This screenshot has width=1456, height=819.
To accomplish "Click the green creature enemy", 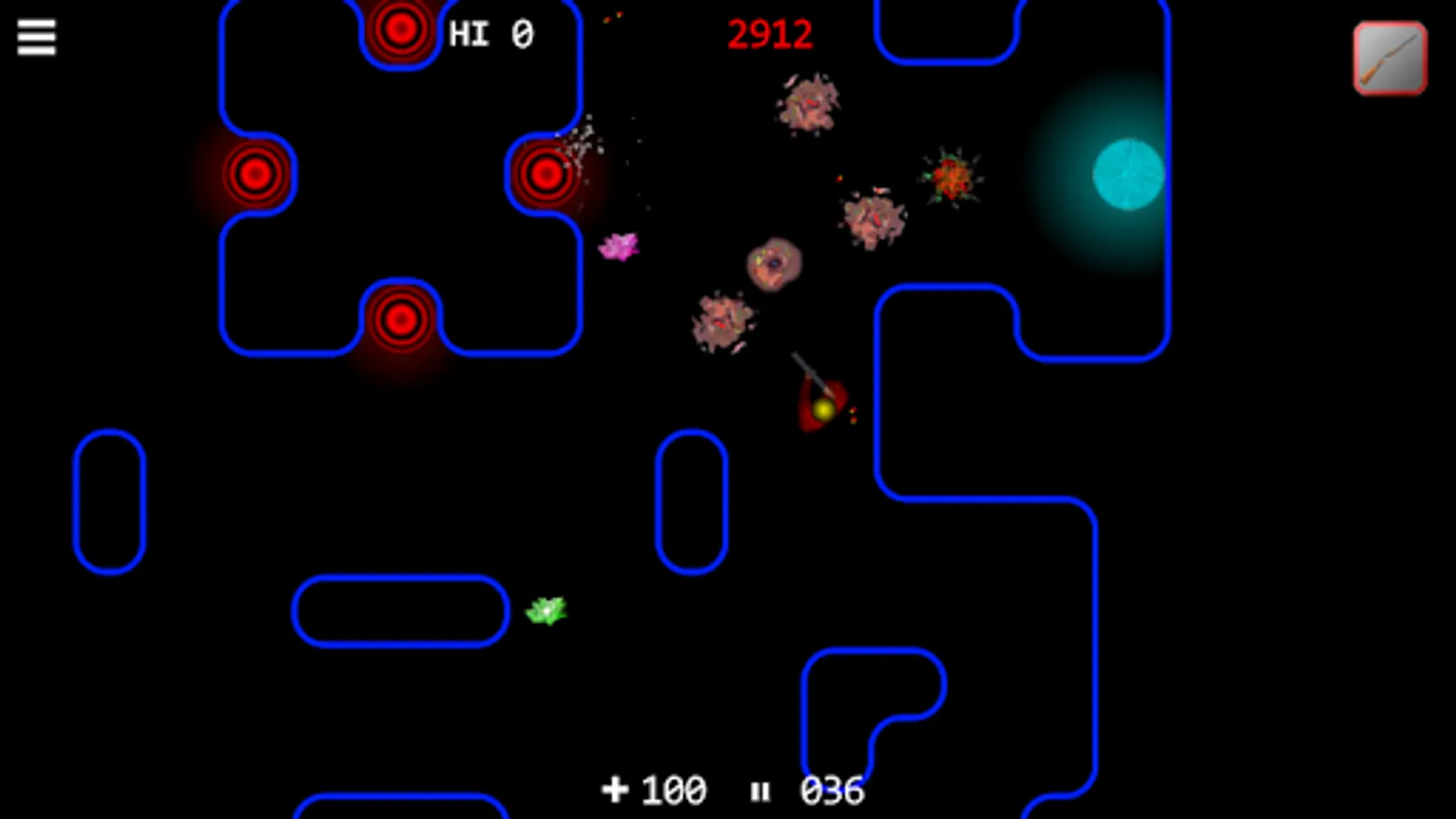I will 545,611.
